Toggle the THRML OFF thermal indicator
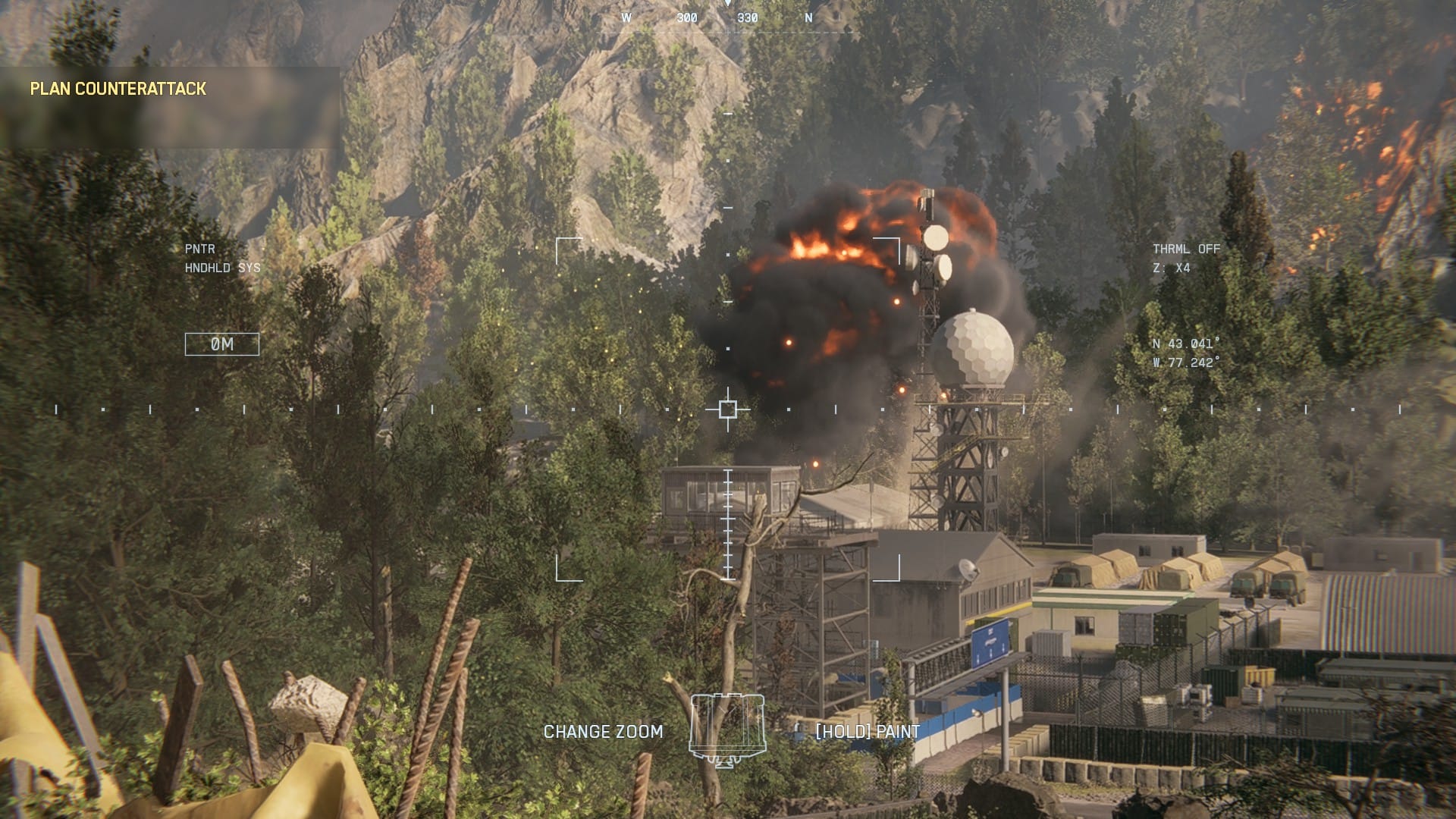The image size is (1456, 819). pos(1186,249)
